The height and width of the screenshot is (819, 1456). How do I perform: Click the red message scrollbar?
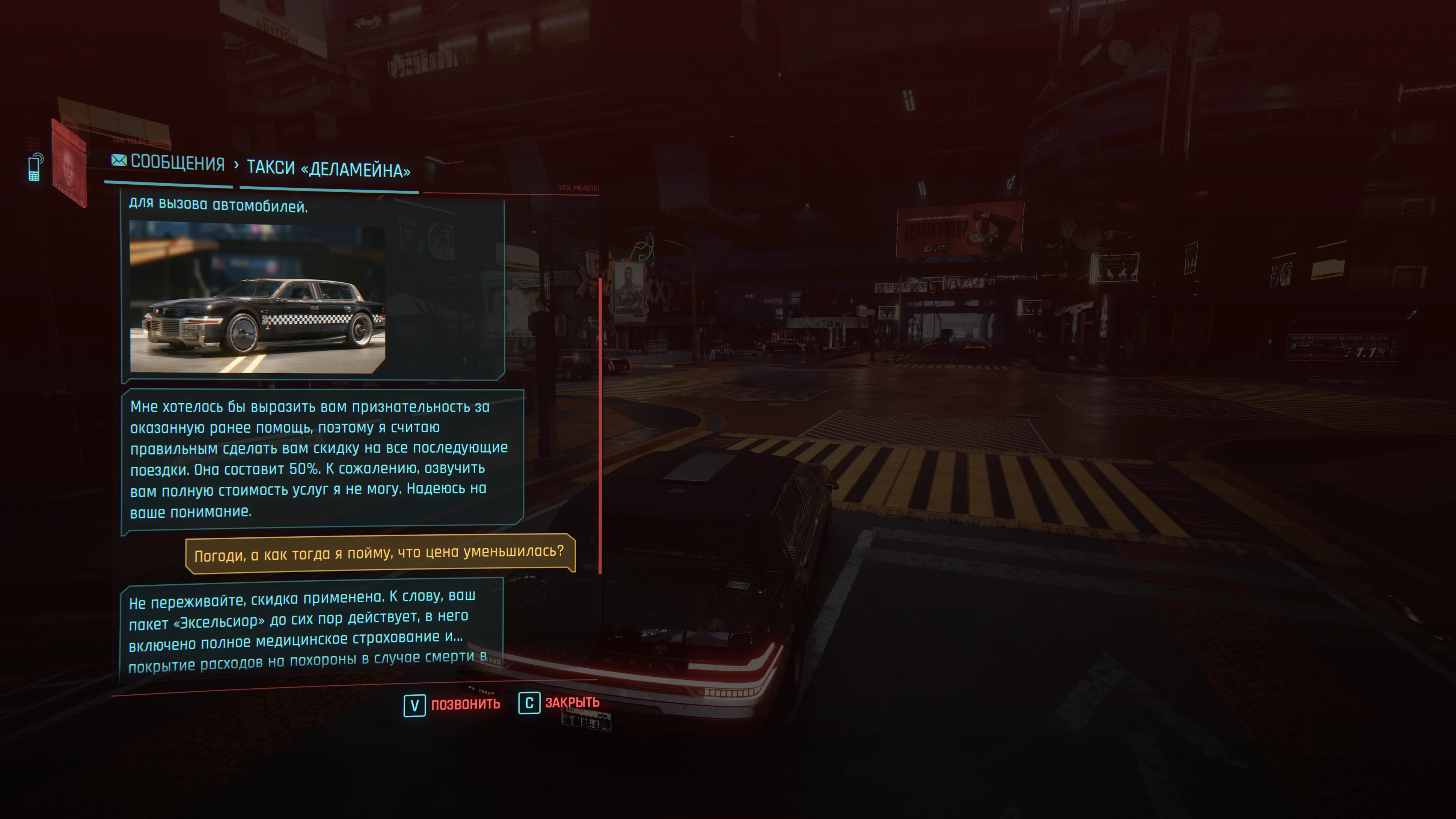[600, 424]
